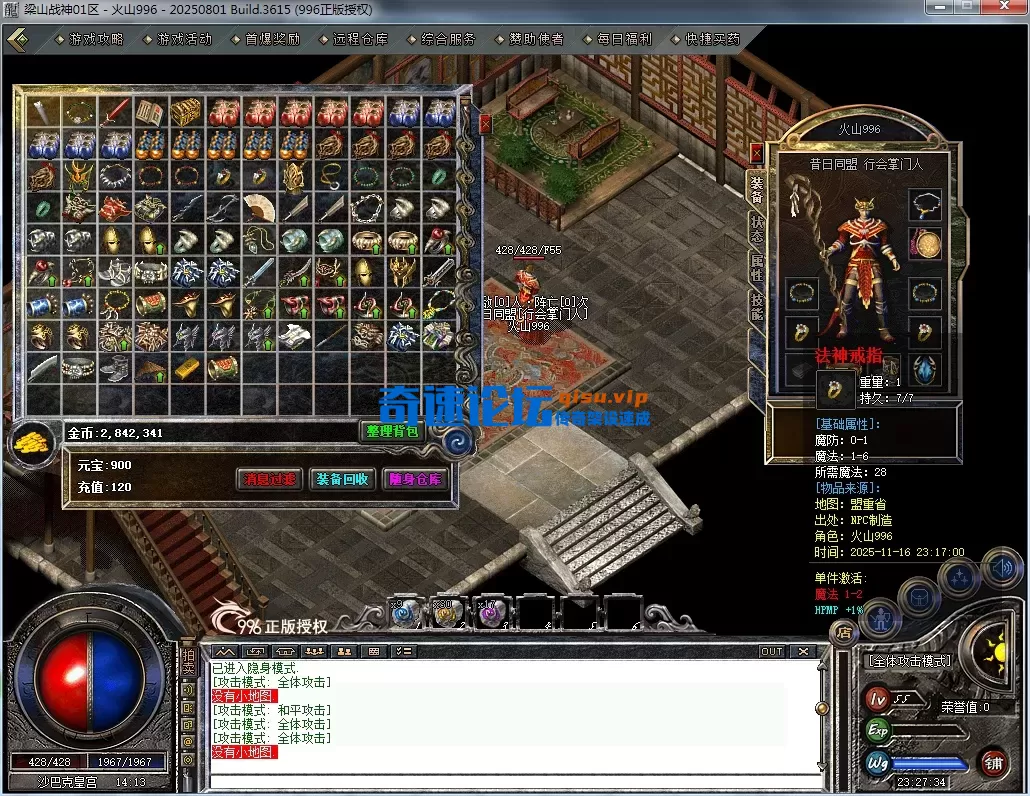Open the 随身仓库 portable warehouse
This screenshot has width=1030, height=796.
(x=414, y=479)
